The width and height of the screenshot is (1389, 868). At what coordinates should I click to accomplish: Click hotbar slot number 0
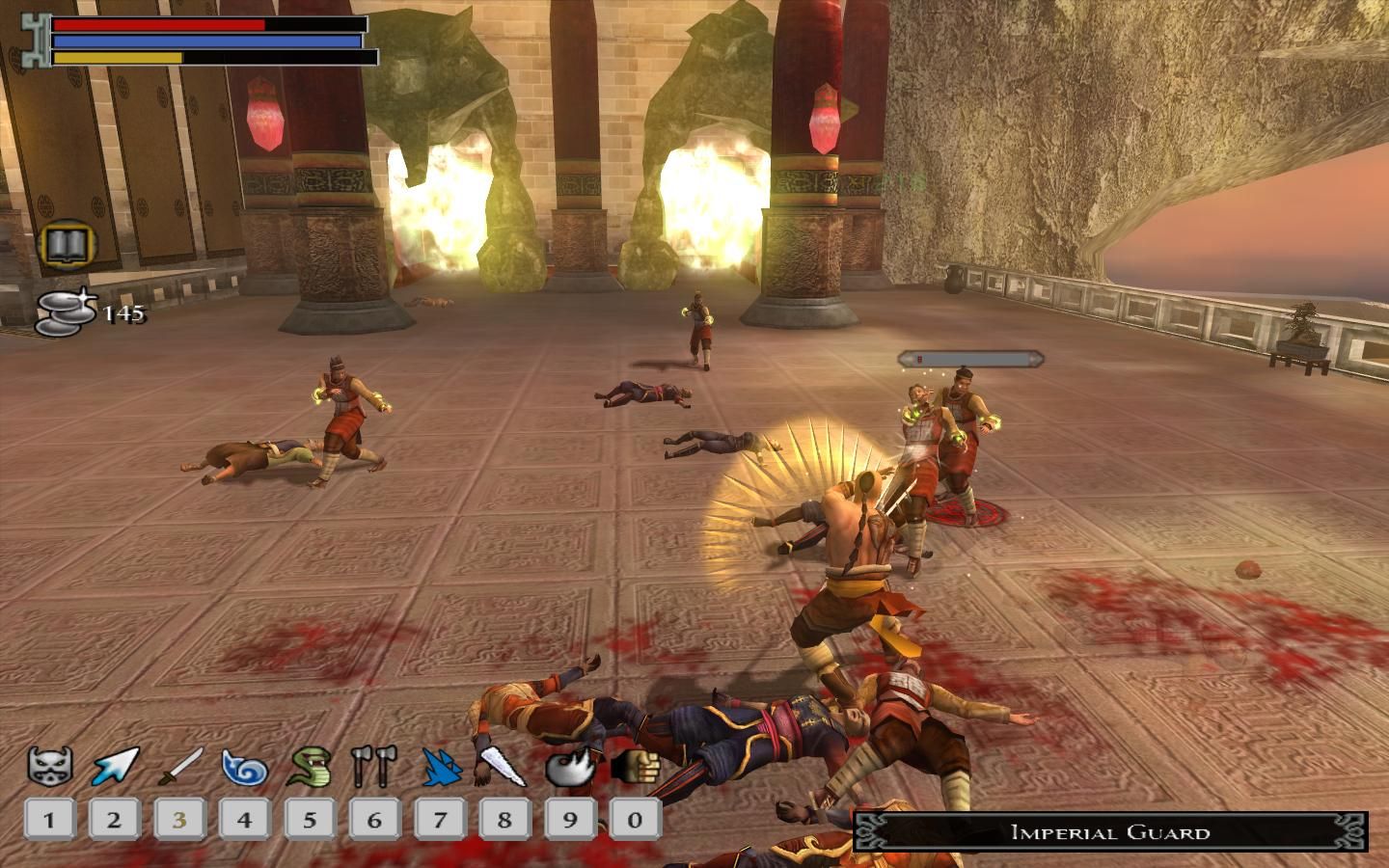click(635, 821)
